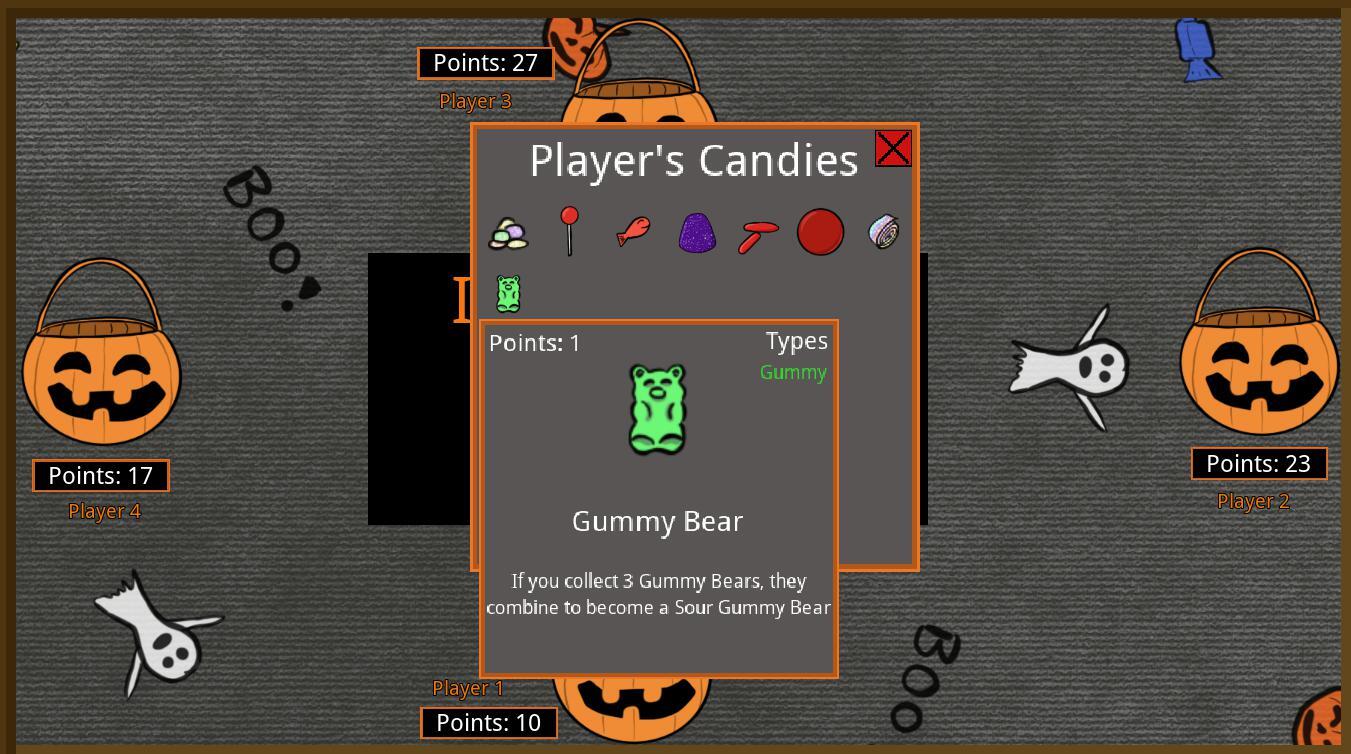The width and height of the screenshot is (1351, 754).
Task: Select the red lollipop in the candy inventory
Action: (570, 232)
